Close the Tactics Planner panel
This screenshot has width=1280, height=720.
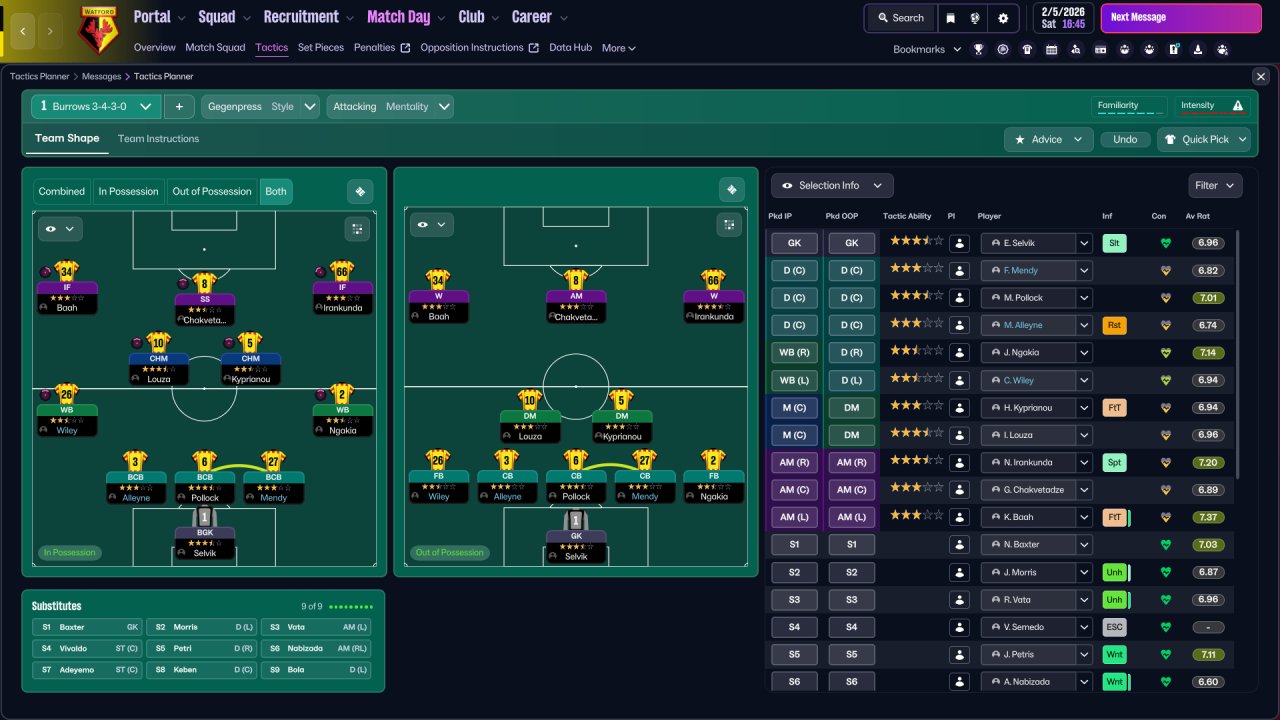1259,77
